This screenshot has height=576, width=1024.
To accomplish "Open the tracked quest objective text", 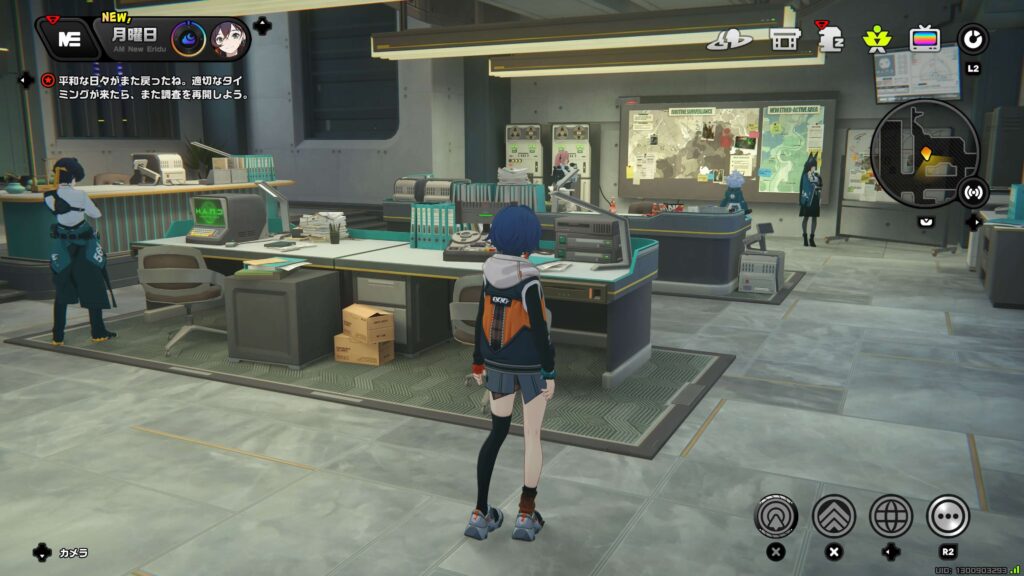I will pyautogui.click(x=150, y=87).
